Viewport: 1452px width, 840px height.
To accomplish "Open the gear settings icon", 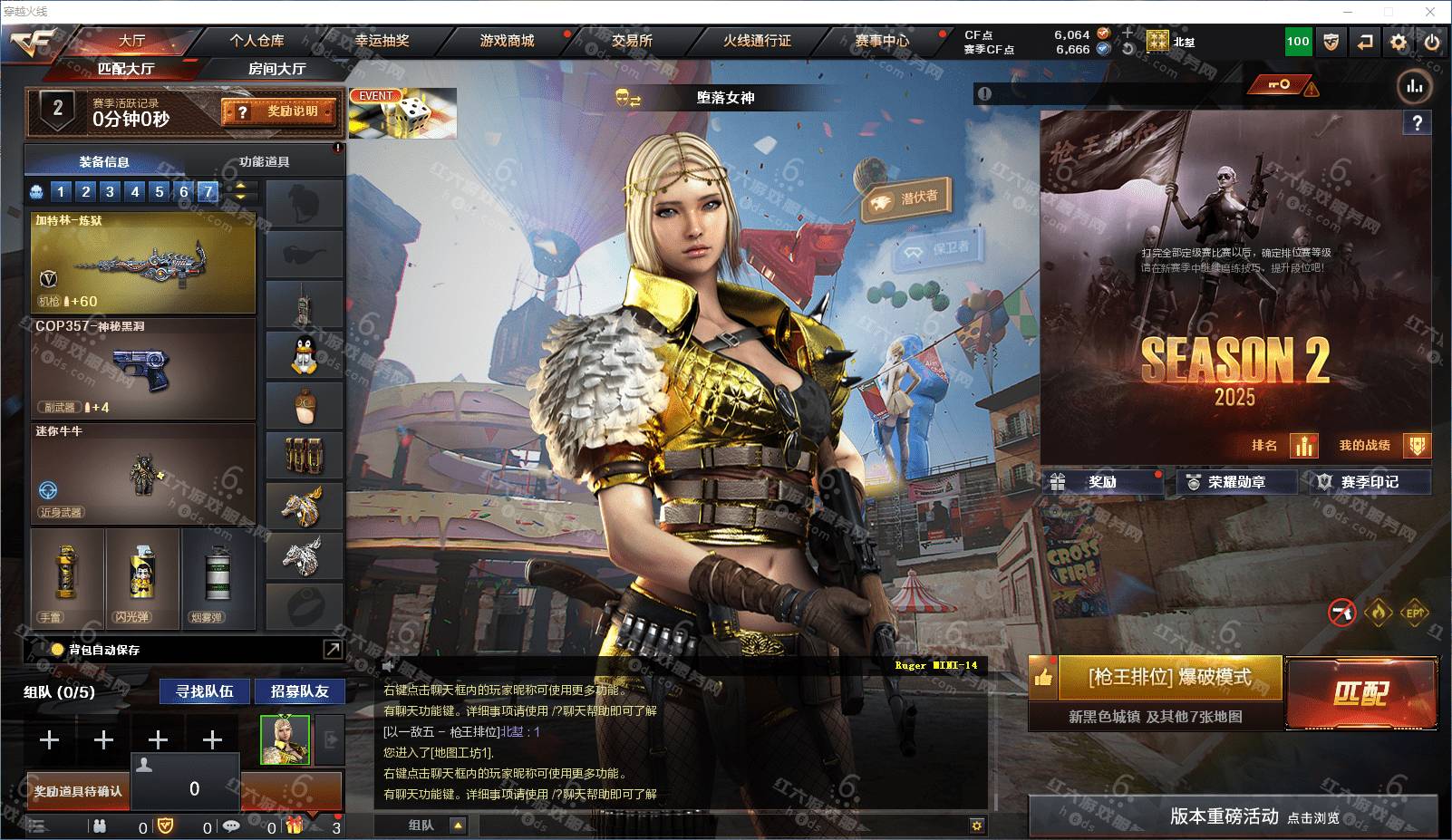I will point(1399,42).
